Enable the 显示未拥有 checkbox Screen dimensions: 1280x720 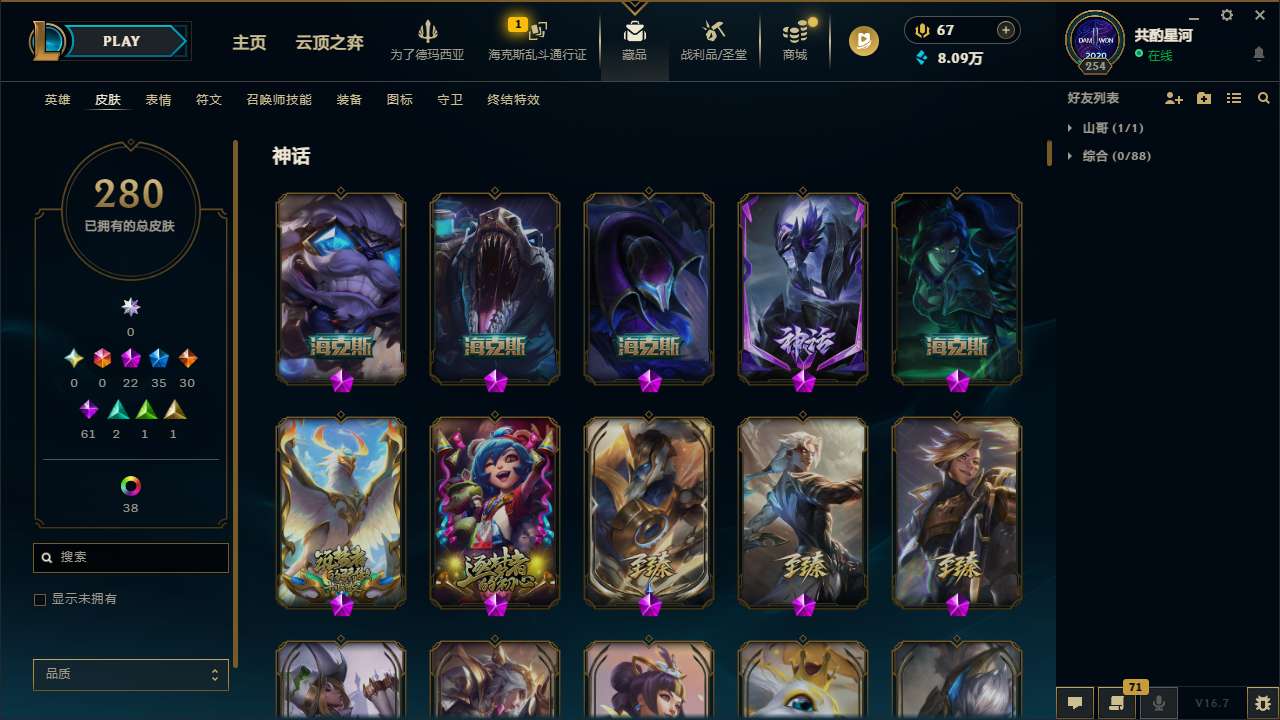coord(40,599)
